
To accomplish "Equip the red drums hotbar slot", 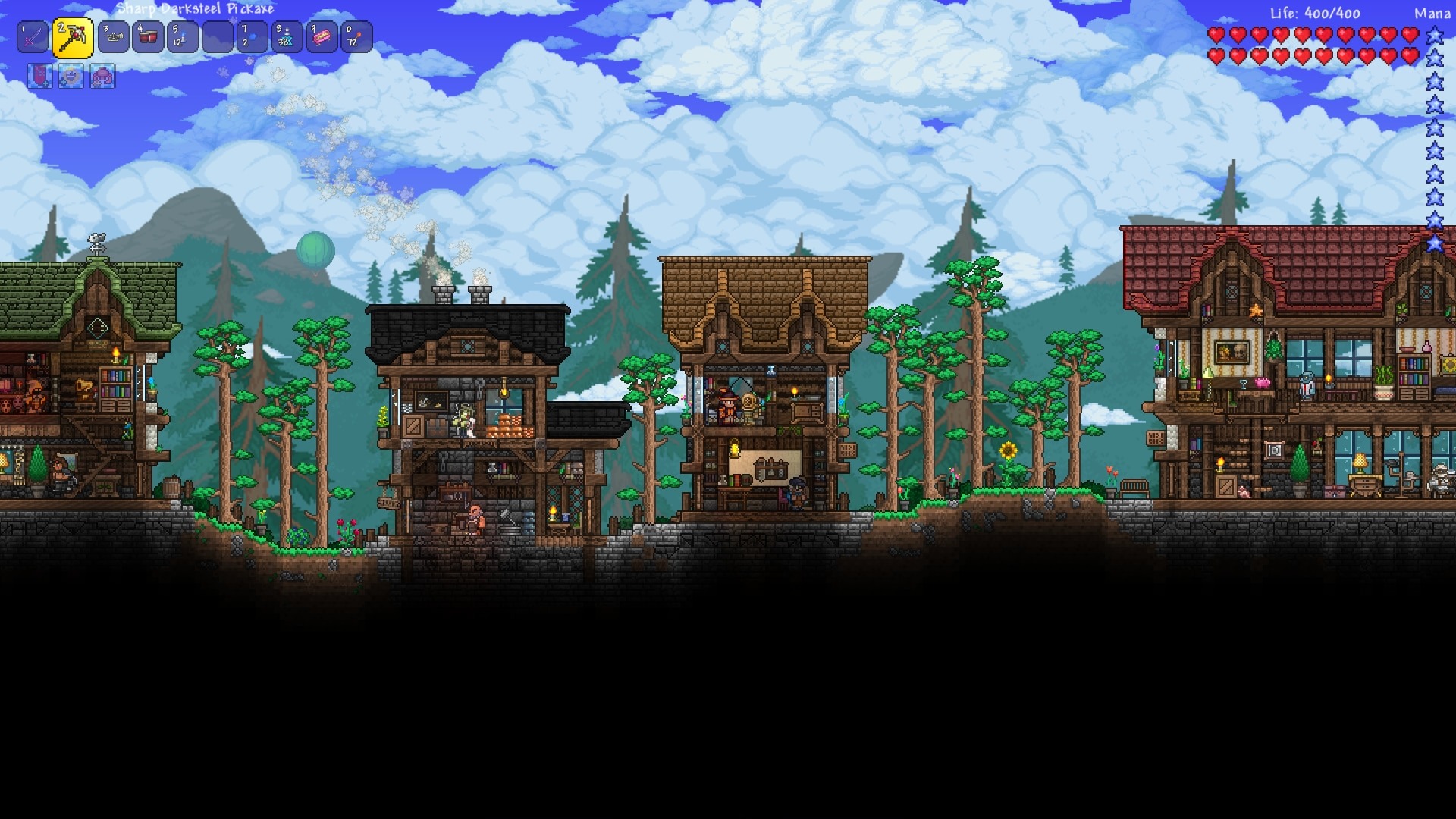I will [149, 37].
